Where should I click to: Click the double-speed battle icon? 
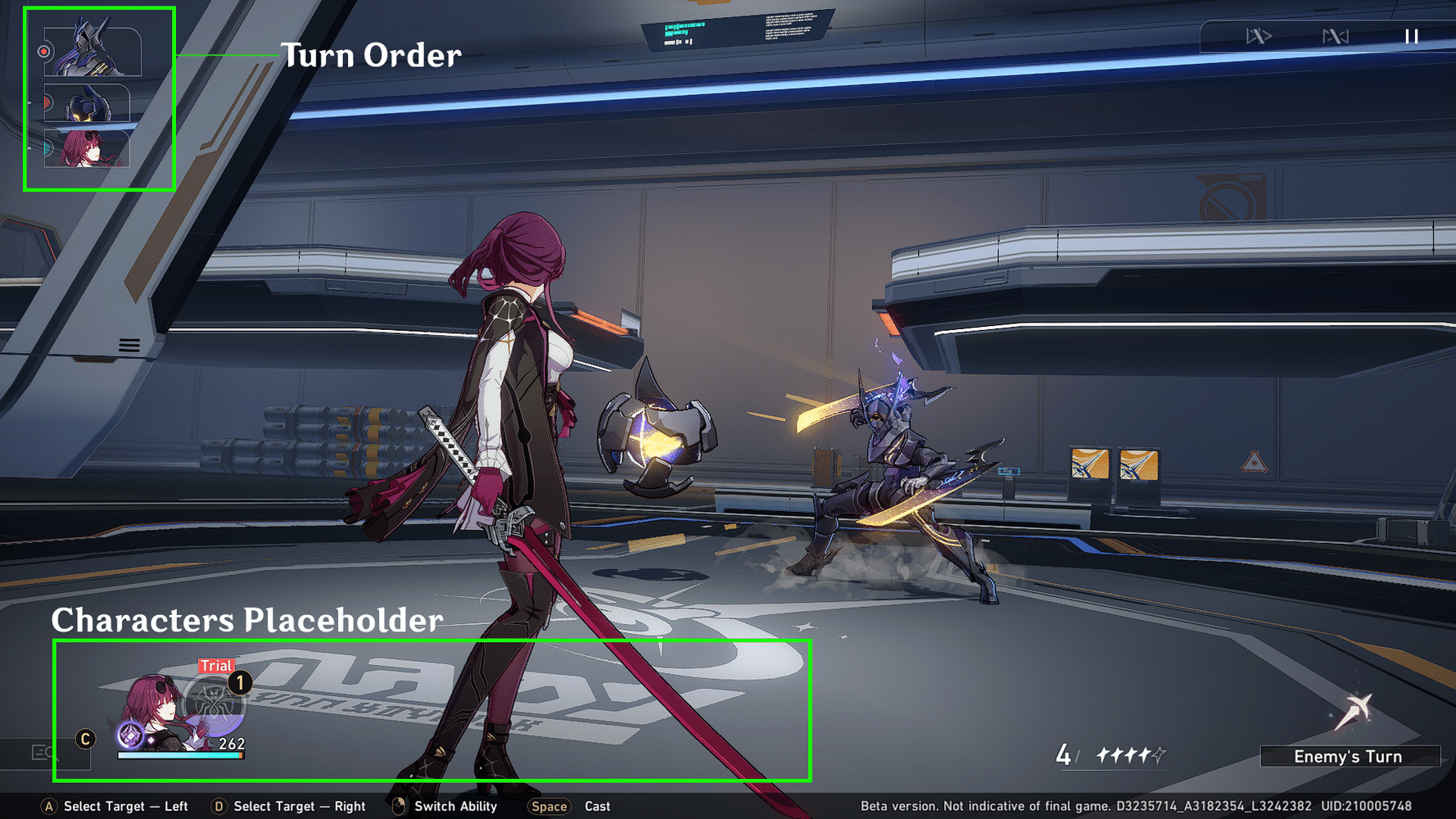tap(1259, 35)
